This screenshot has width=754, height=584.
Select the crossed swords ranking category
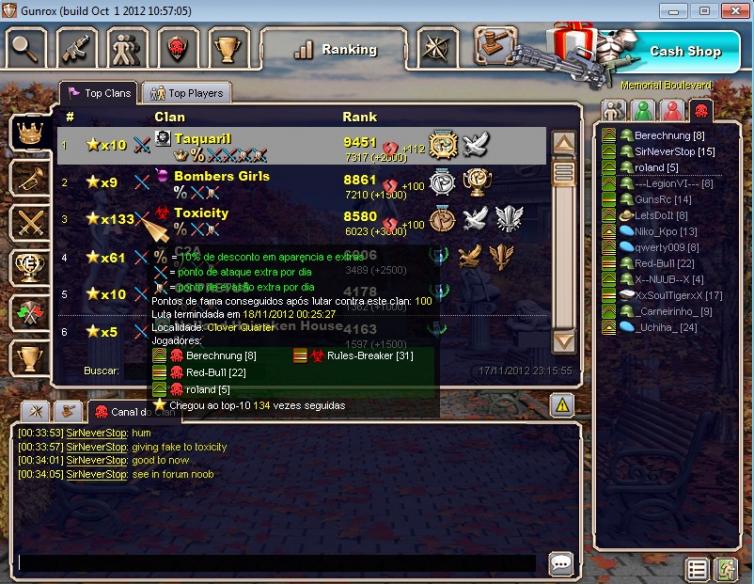[x=29, y=222]
